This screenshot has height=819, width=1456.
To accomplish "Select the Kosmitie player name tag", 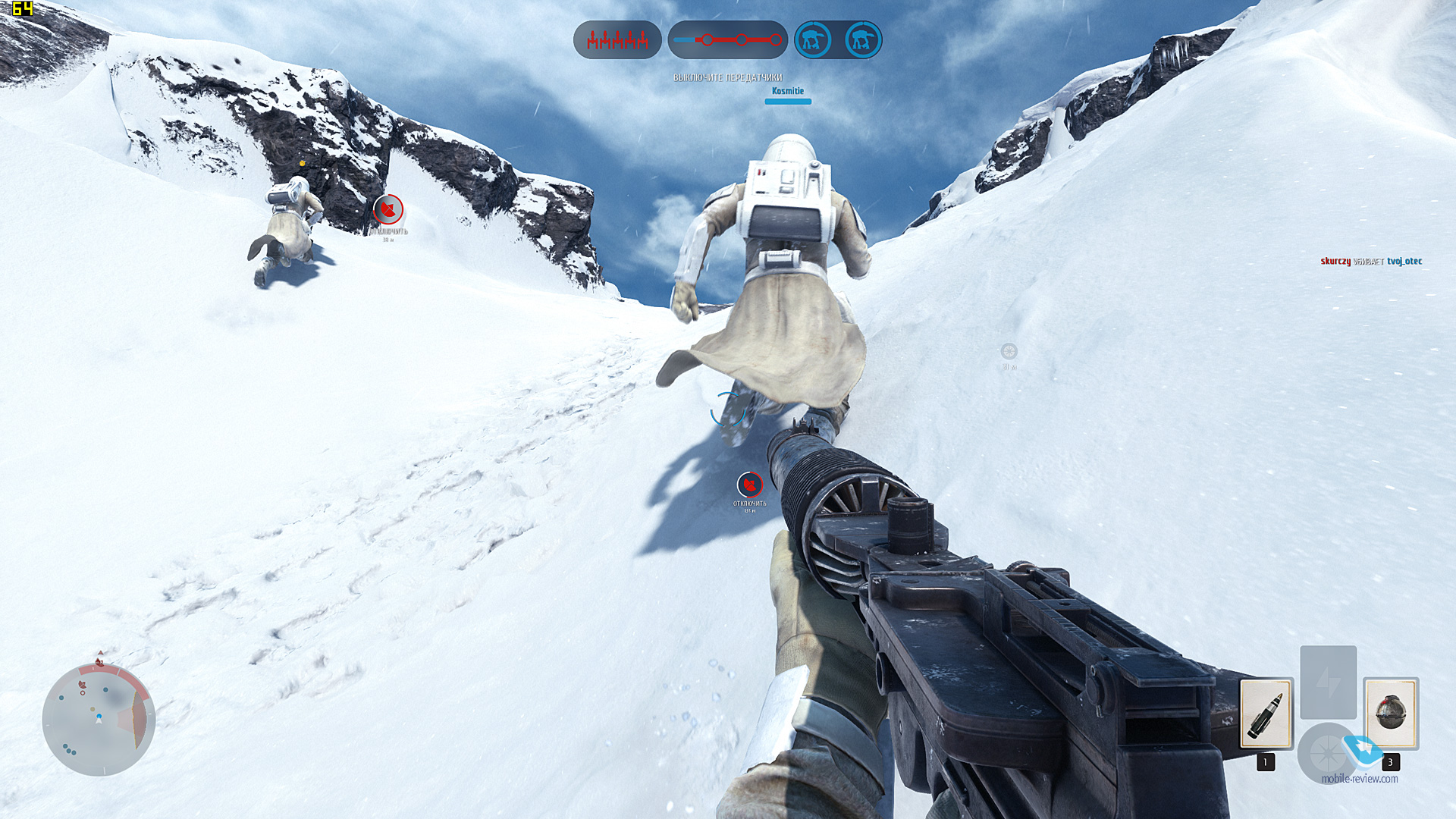I will [787, 91].
